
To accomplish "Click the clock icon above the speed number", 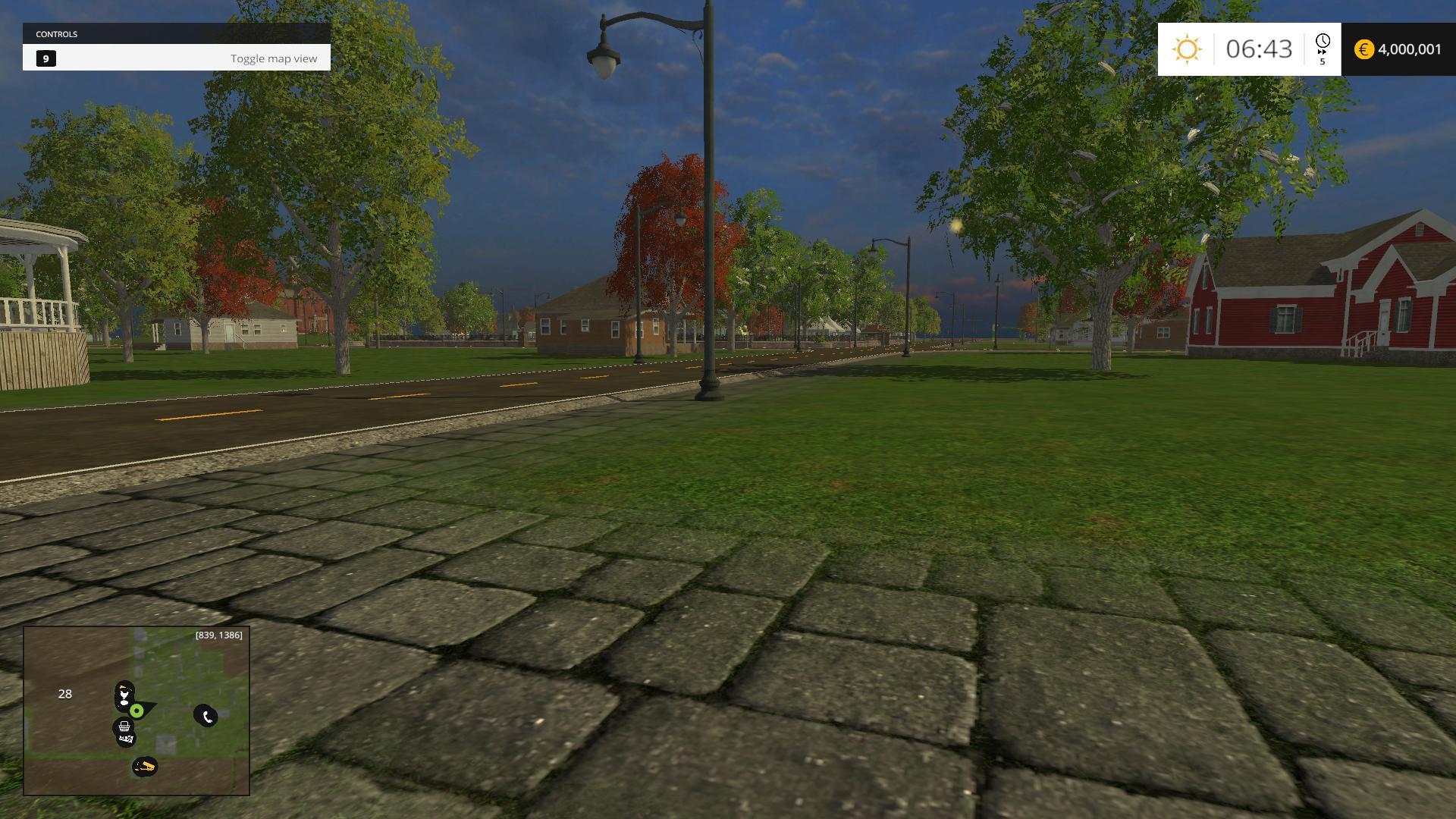I will pos(1323,42).
